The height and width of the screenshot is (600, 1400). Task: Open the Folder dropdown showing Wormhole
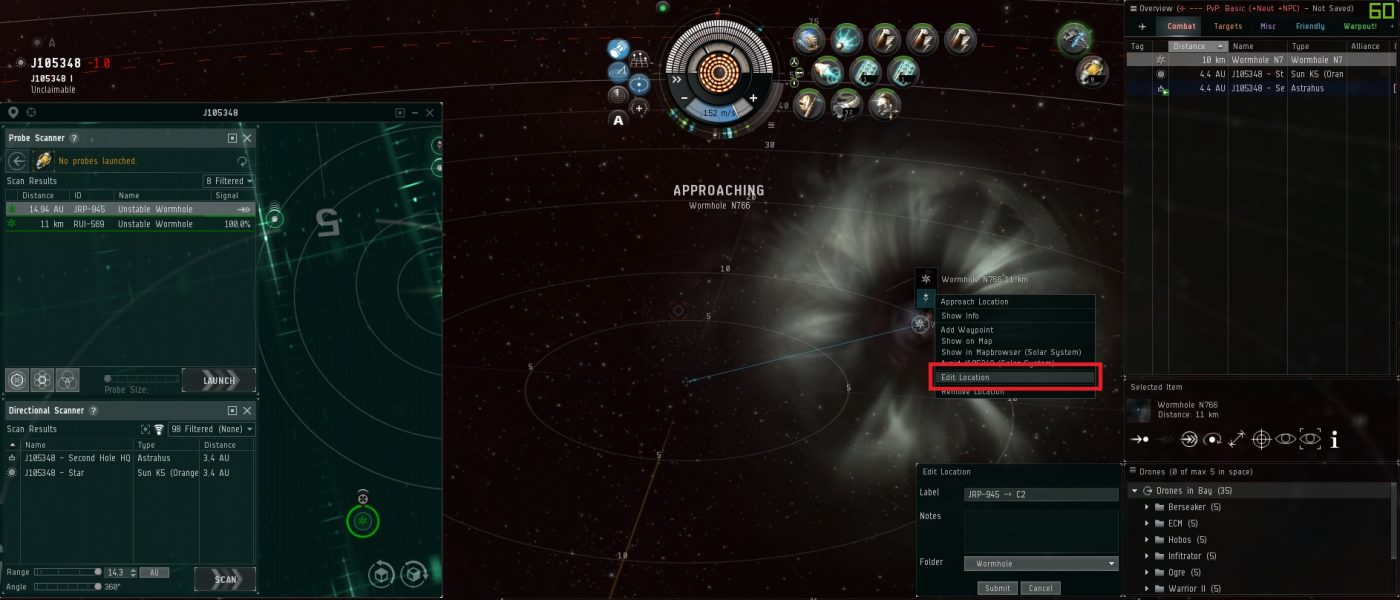(1040, 564)
